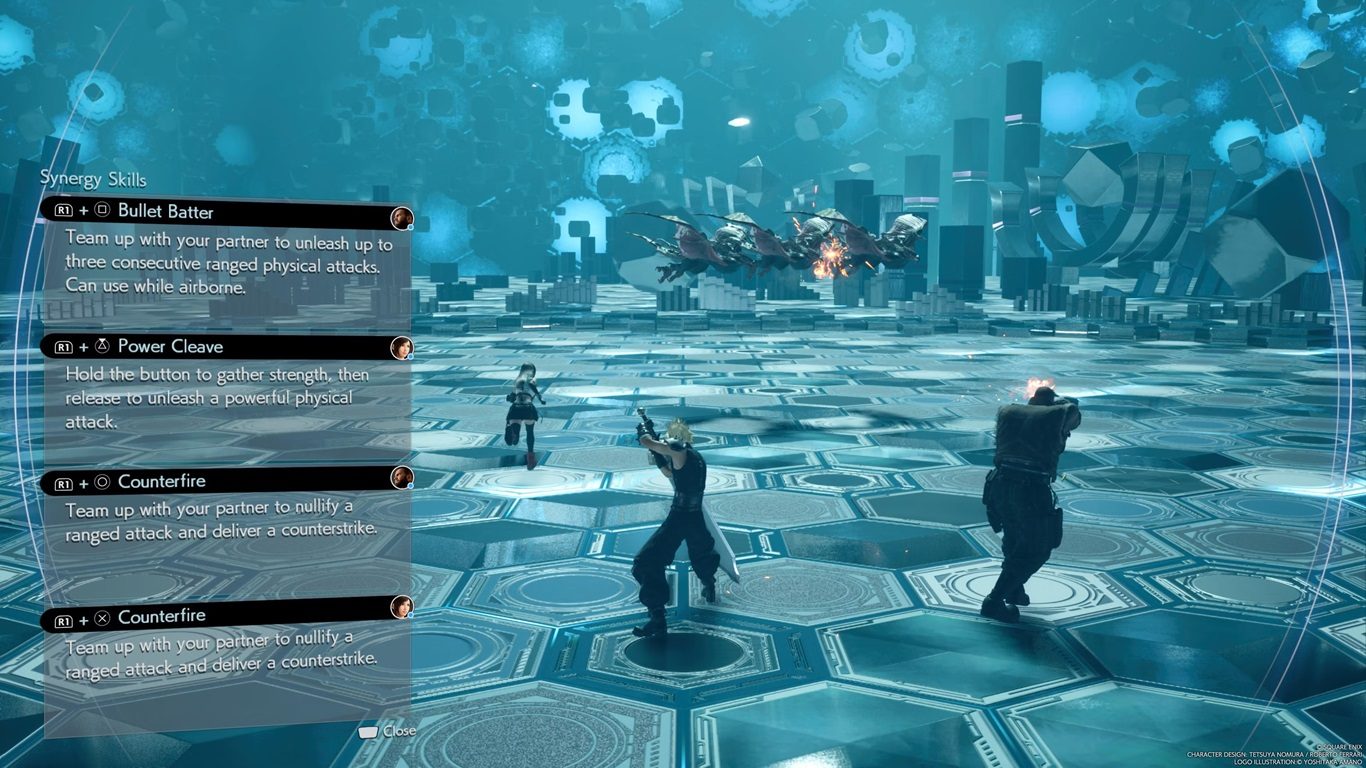This screenshot has width=1366, height=768.
Task: Pick the Counterfire skill with Tifa's portrait
Action: [x=161, y=616]
